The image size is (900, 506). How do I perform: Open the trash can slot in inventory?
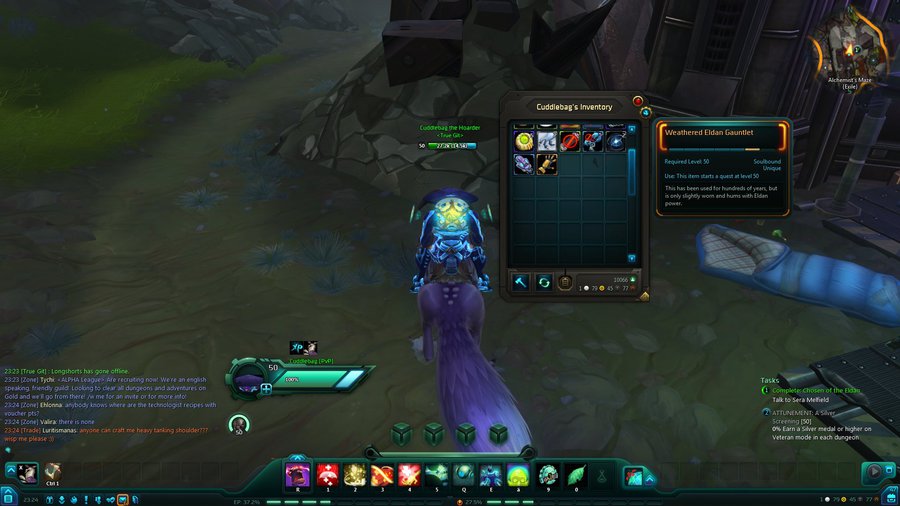(565, 282)
